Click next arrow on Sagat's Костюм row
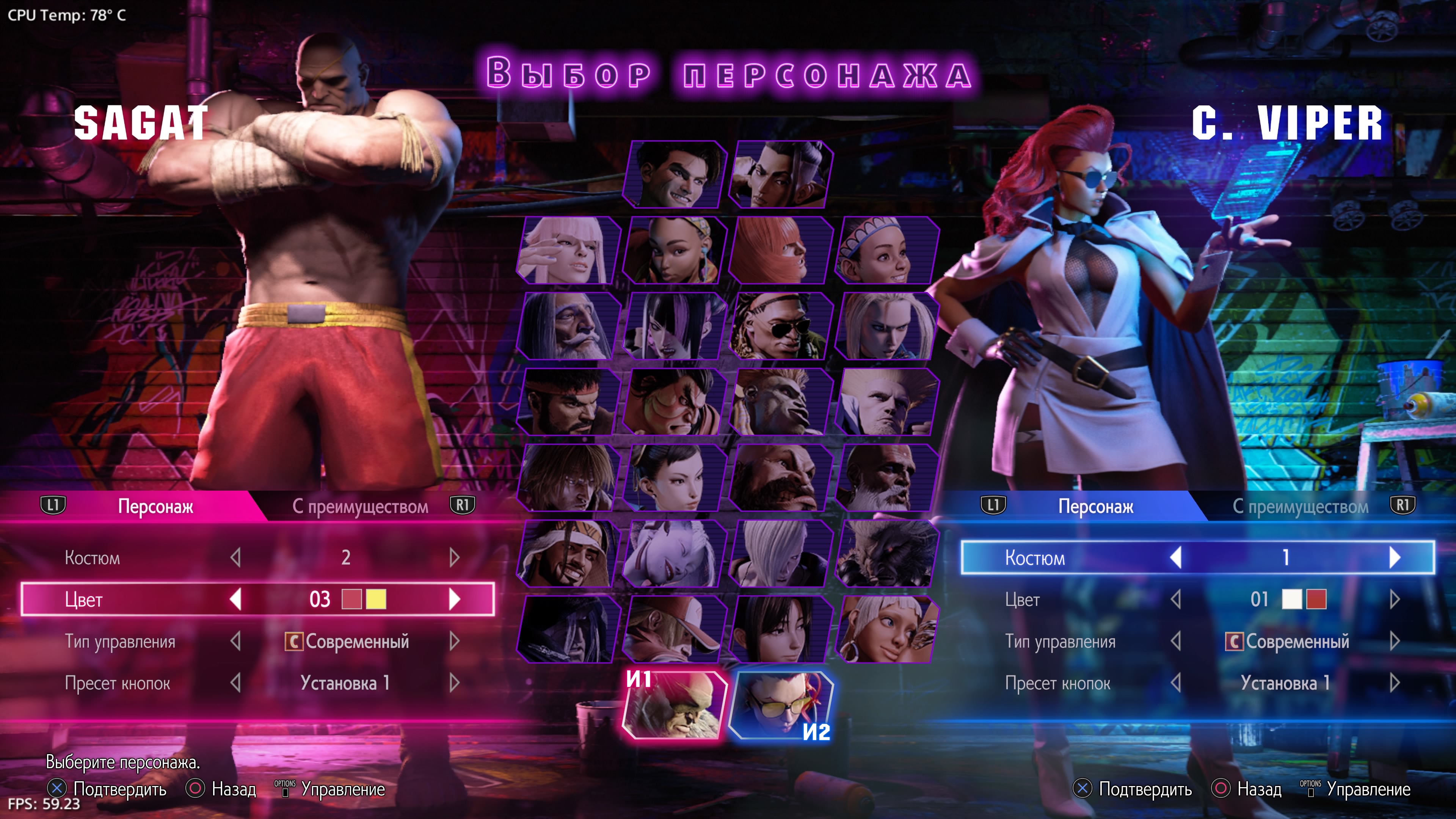Image resolution: width=1456 pixels, height=819 pixels. point(455,557)
